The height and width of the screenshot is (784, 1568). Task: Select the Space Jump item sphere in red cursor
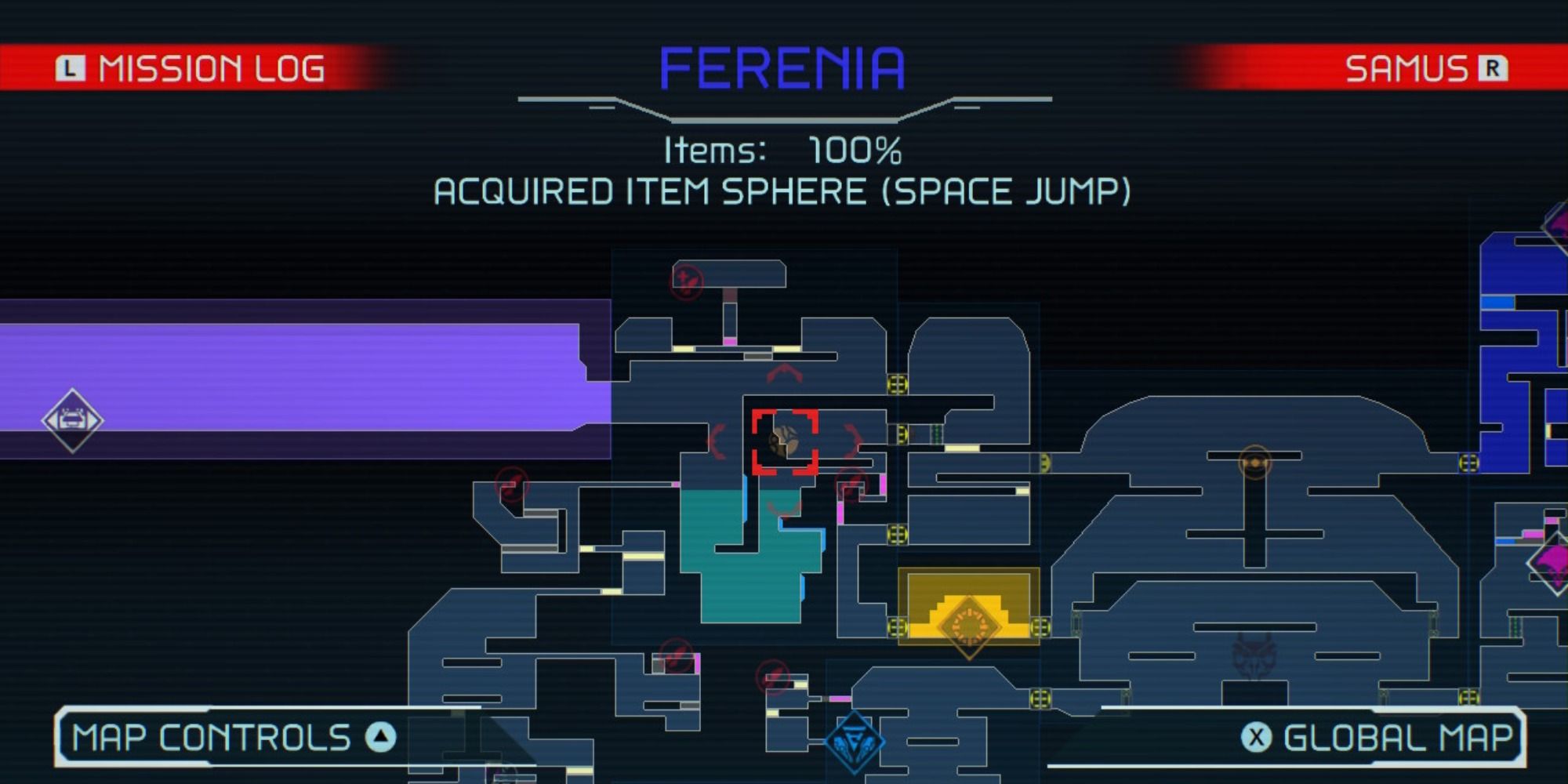(784, 441)
